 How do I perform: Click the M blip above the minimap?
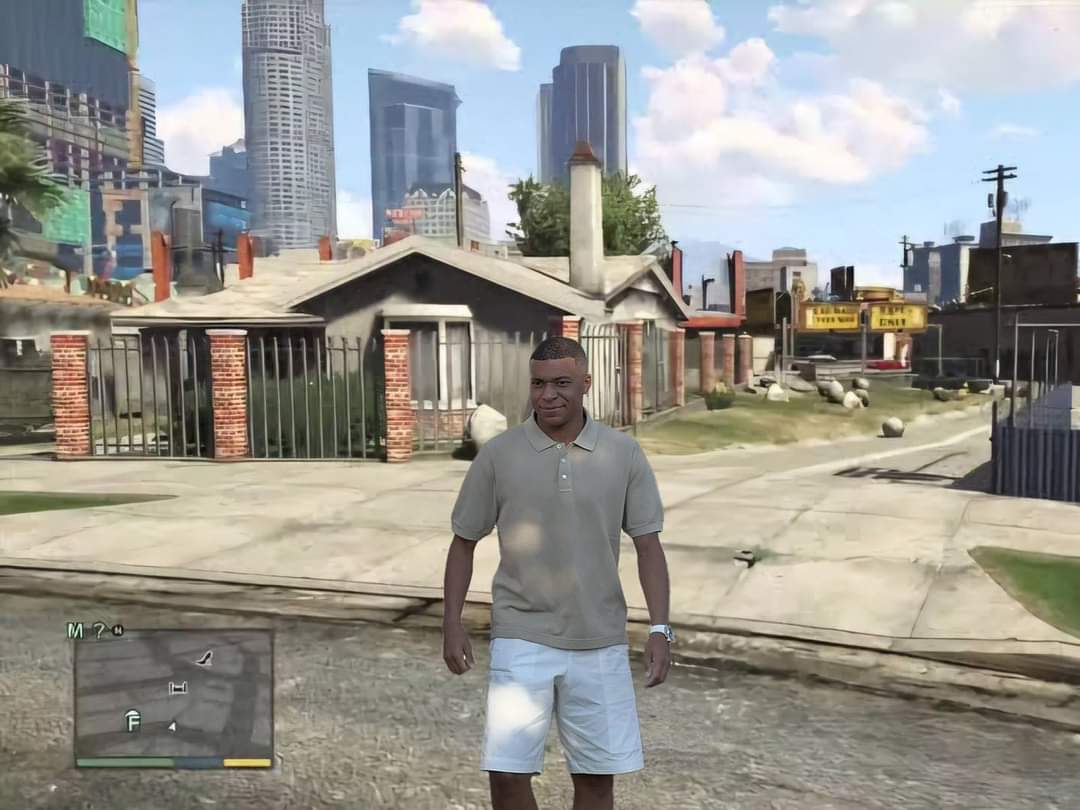coord(75,630)
